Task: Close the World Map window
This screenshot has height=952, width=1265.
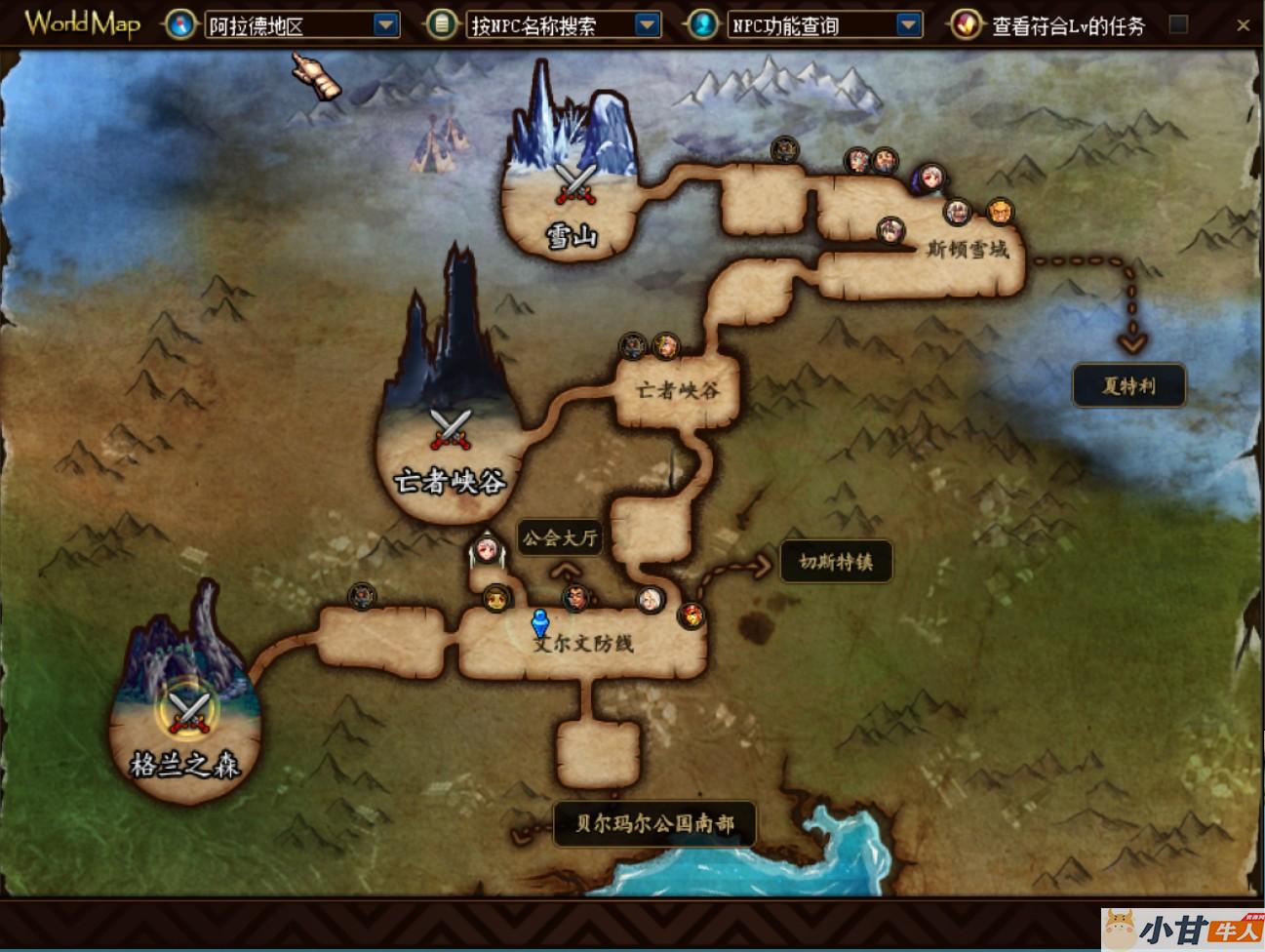Action: tap(1243, 25)
